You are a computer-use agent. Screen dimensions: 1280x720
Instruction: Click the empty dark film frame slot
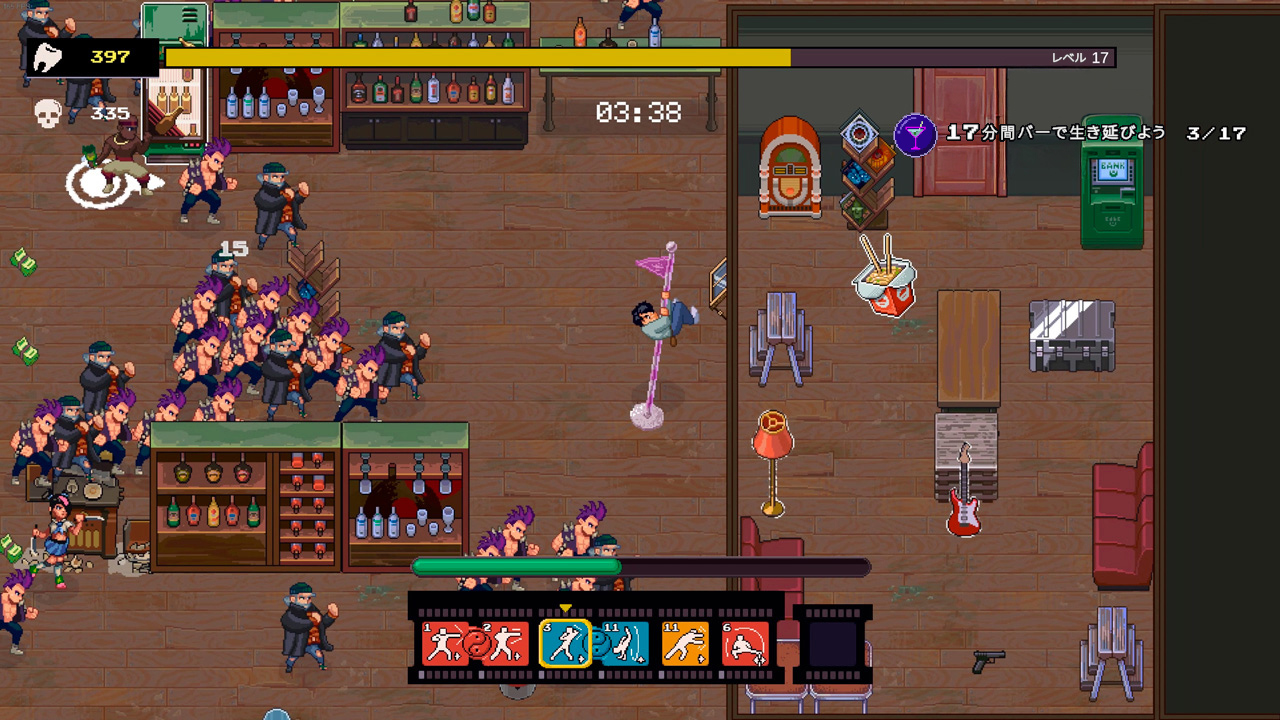832,643
